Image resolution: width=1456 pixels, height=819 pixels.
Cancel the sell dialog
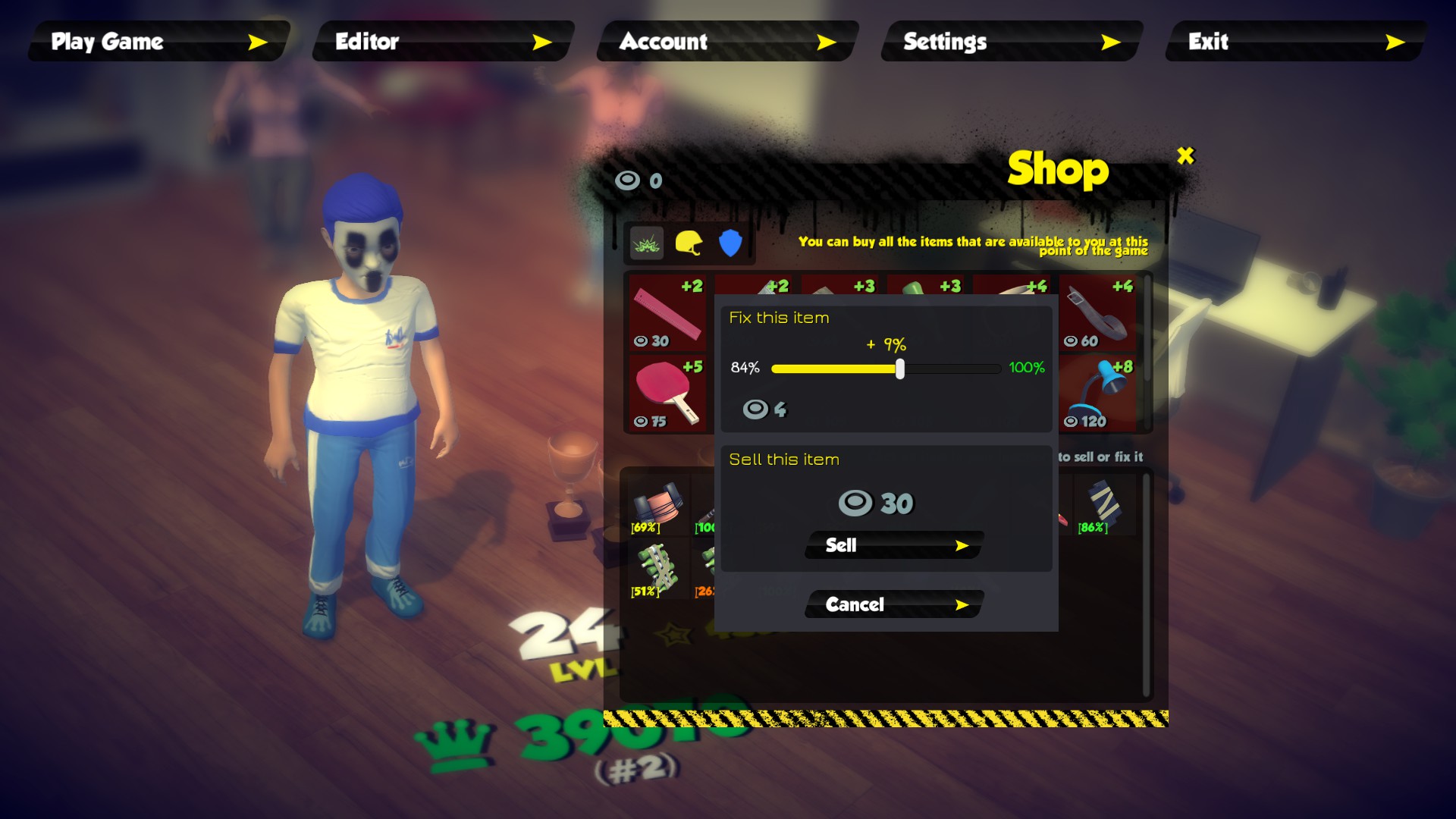(892, 604)
